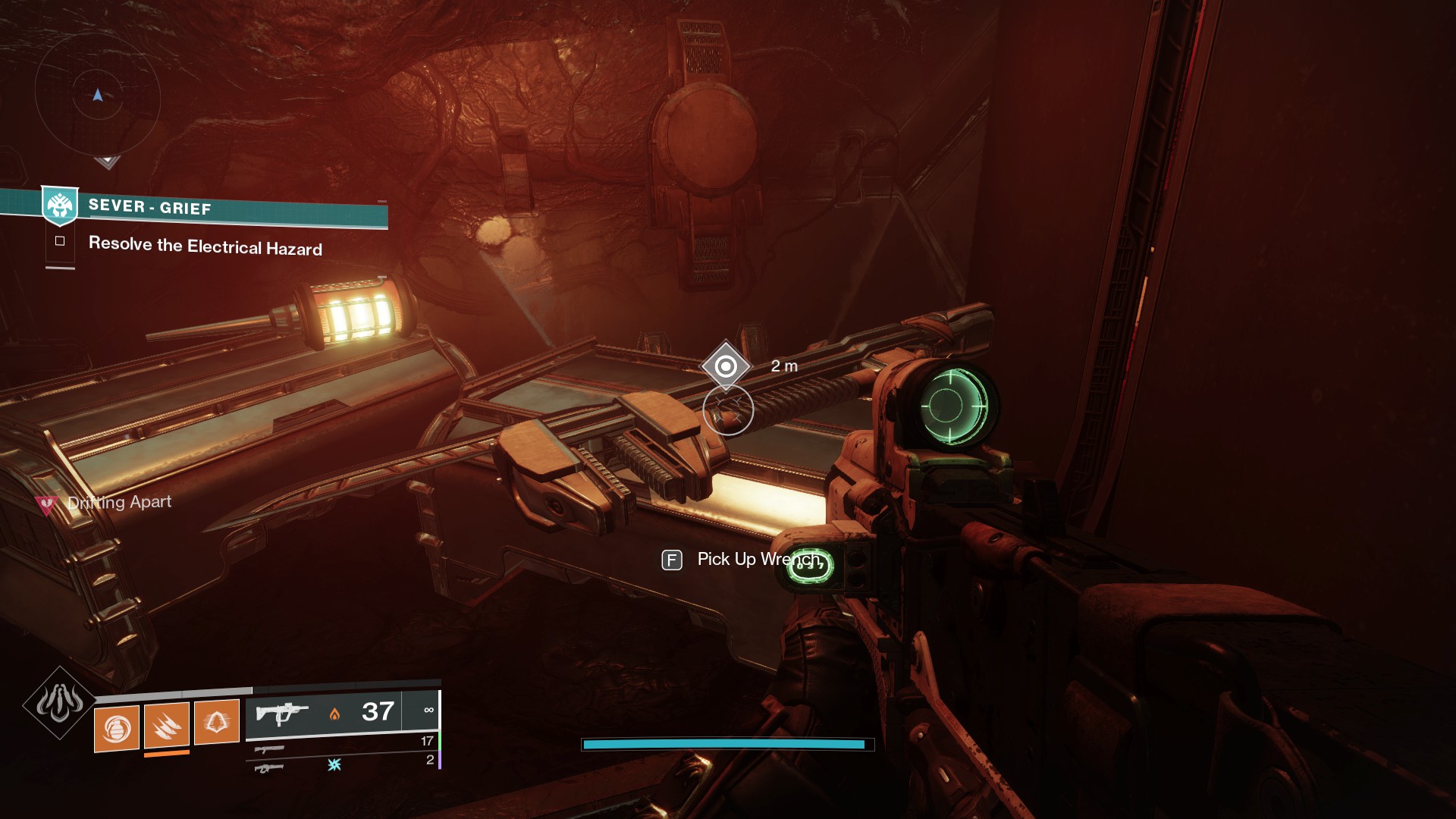1456x819 pixels.
Task: Click the radar in the corner
Action: [97, 96]
